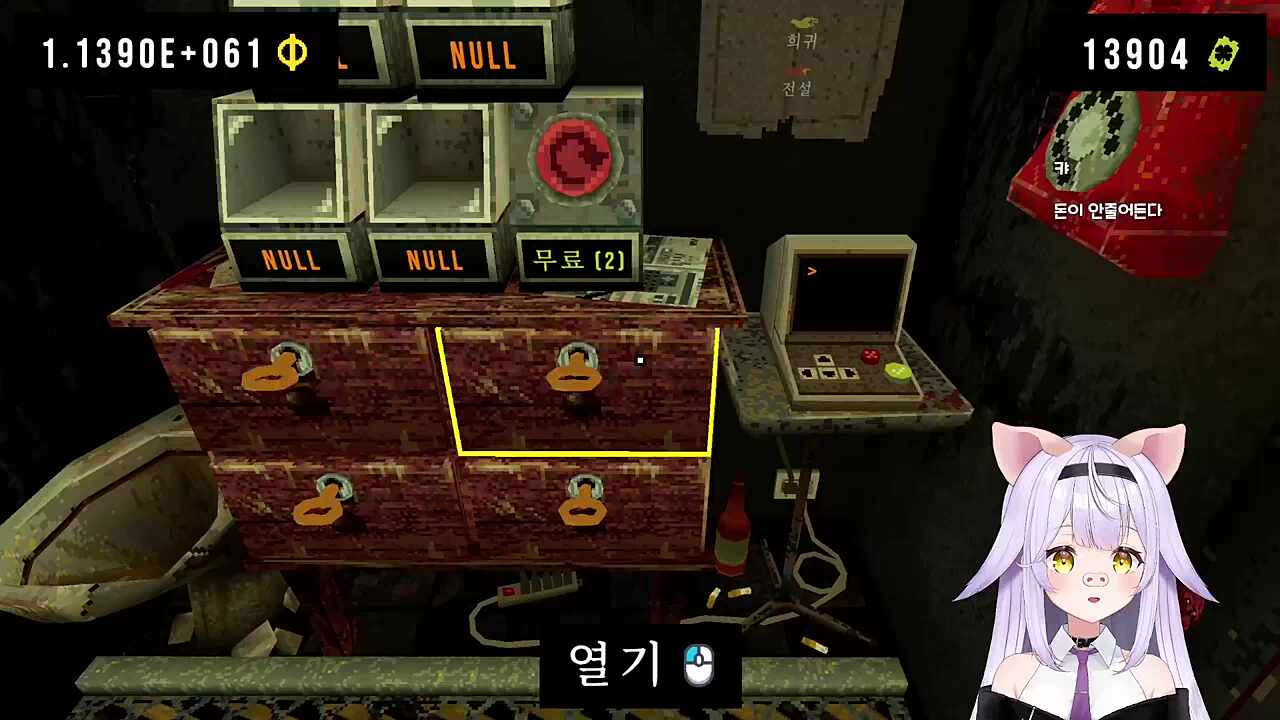Click the green clover icon next to 13904
This screenshot has height=720, width=1280.
click(x=1223, y=54)
